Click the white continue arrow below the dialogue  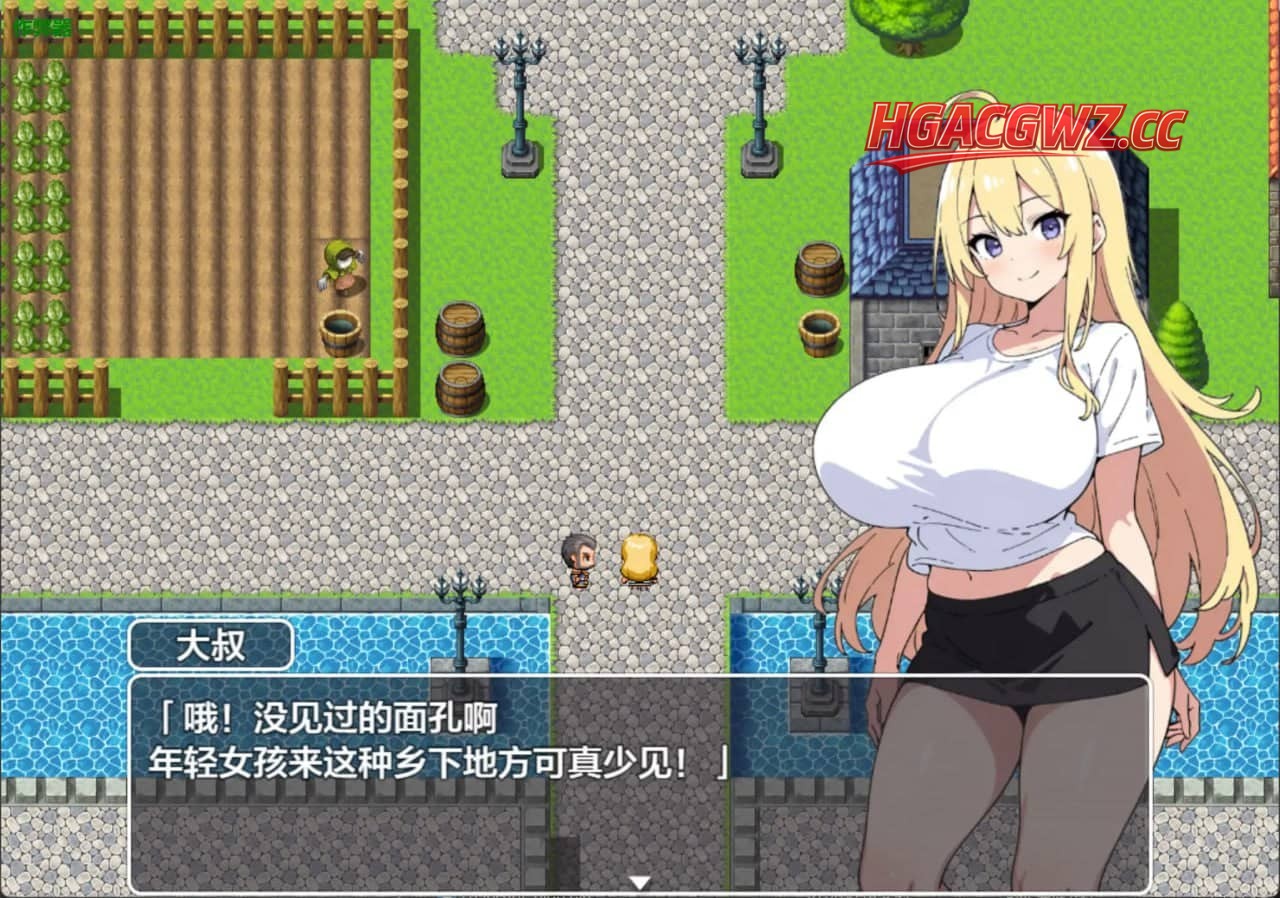click(x=640, y=883)
